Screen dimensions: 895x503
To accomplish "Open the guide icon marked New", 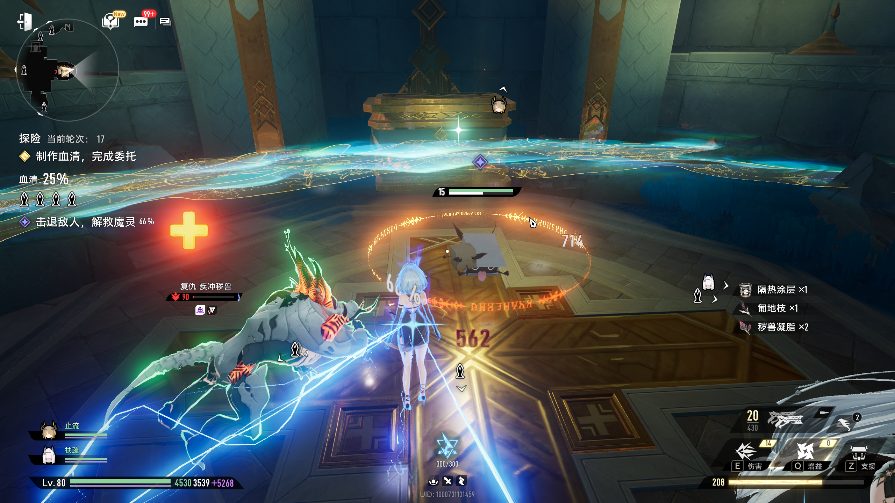I will point(112,21).
